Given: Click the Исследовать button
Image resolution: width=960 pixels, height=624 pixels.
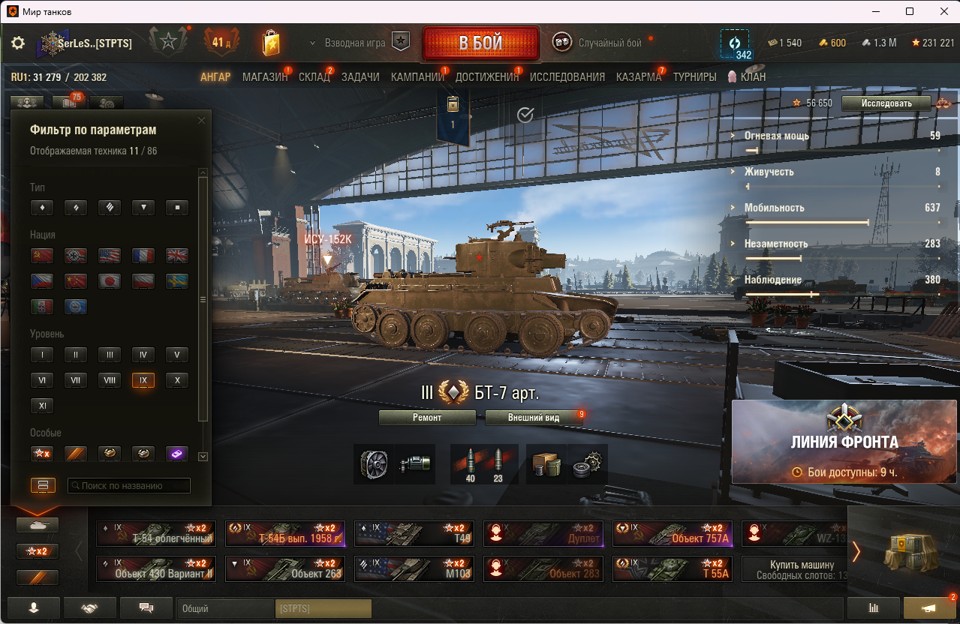Looking at the screenshot, I should pyautogui.click(x=886, y=103).
